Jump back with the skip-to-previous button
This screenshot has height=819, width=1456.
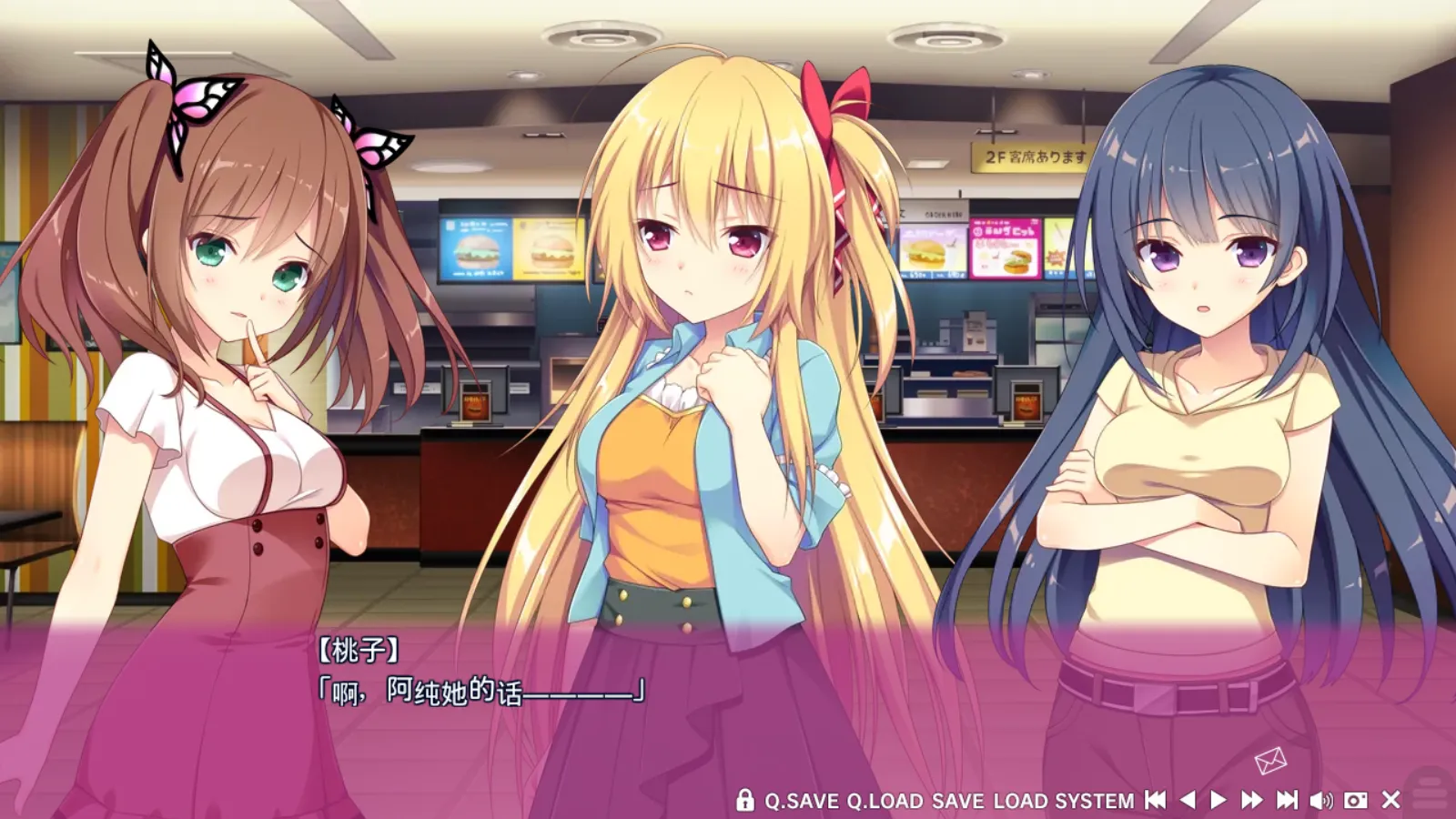click(1155, 800)
